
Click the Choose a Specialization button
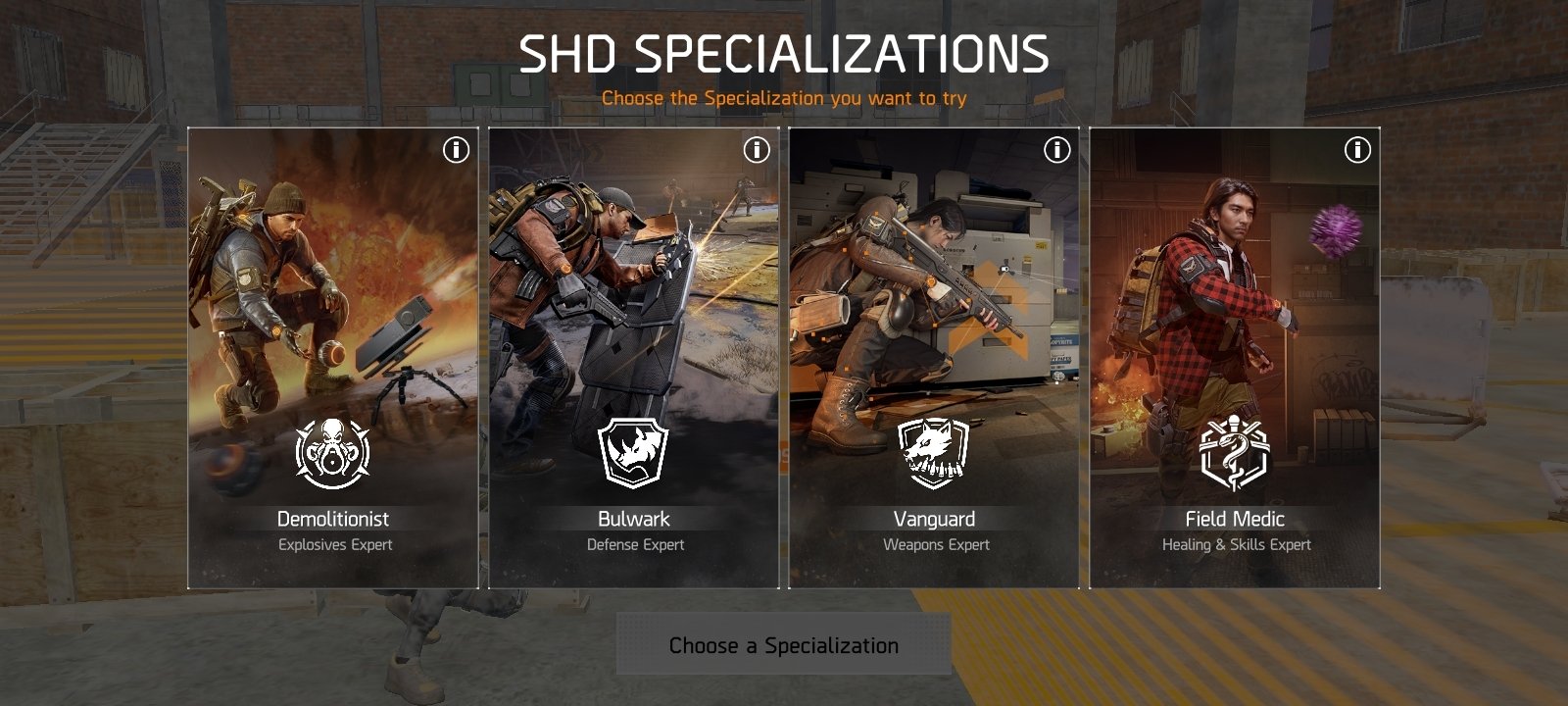(x=784, y=645)
